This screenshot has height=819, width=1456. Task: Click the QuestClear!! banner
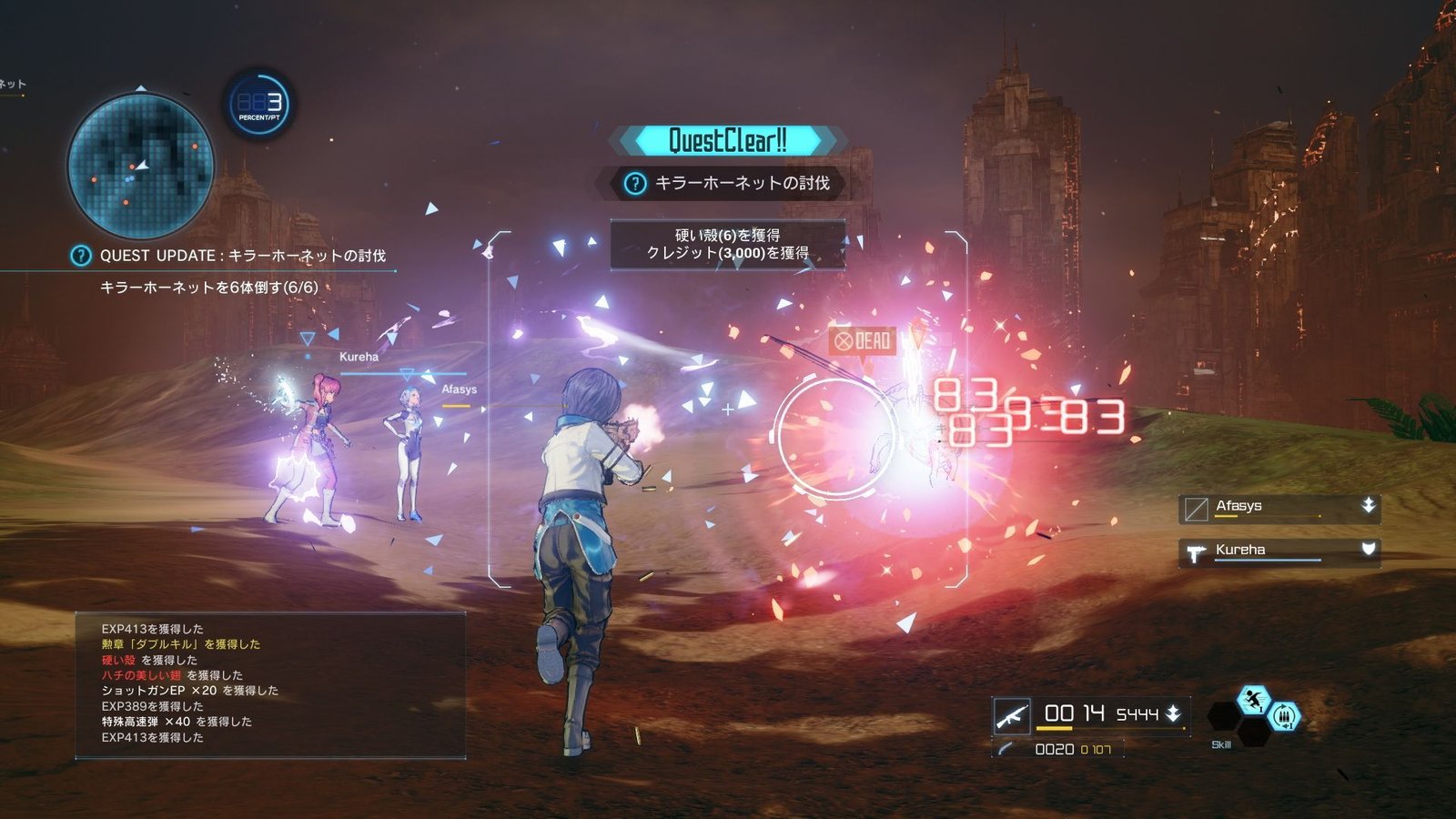coord(727,140)
